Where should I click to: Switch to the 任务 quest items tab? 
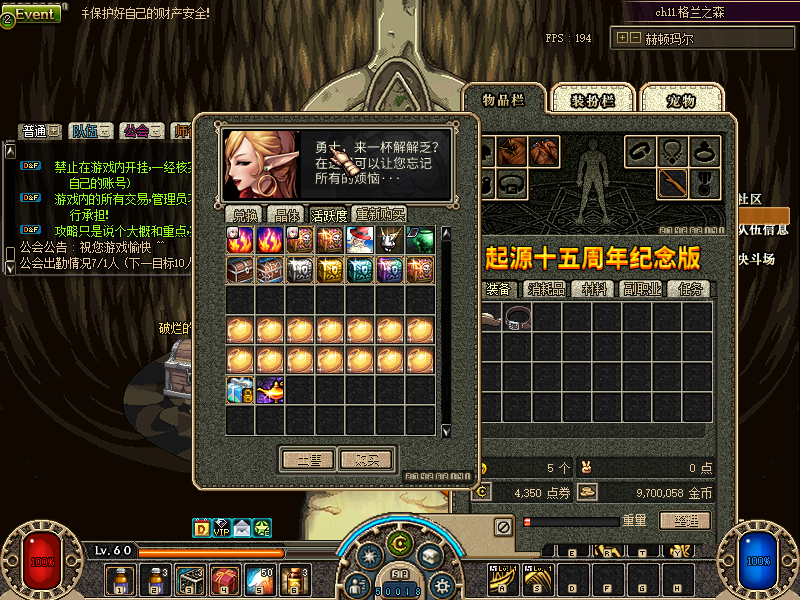tap(691, 289)
